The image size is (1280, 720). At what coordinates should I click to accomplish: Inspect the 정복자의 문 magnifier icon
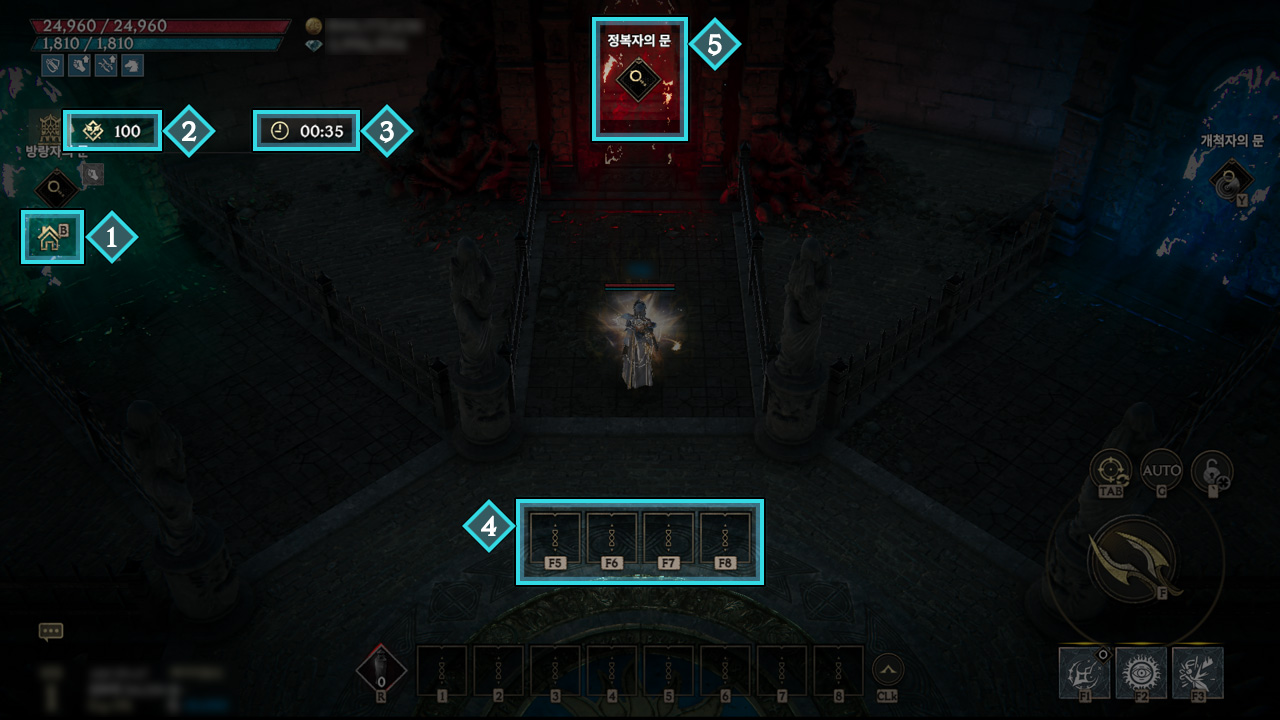[636, 79]
